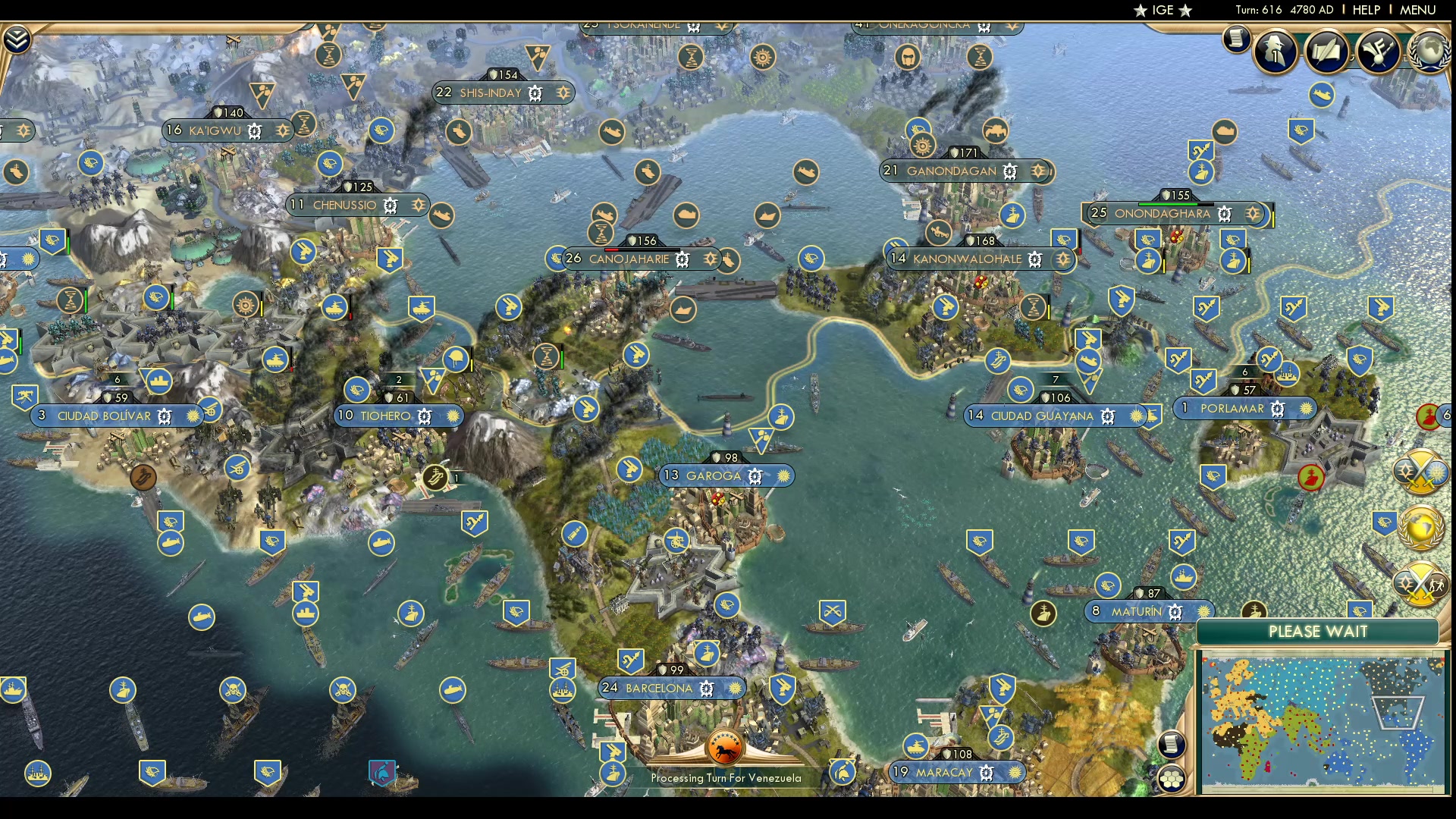Open HELP from the top bar
This screenshot has width=1456, height=819.
point(1365,10)
